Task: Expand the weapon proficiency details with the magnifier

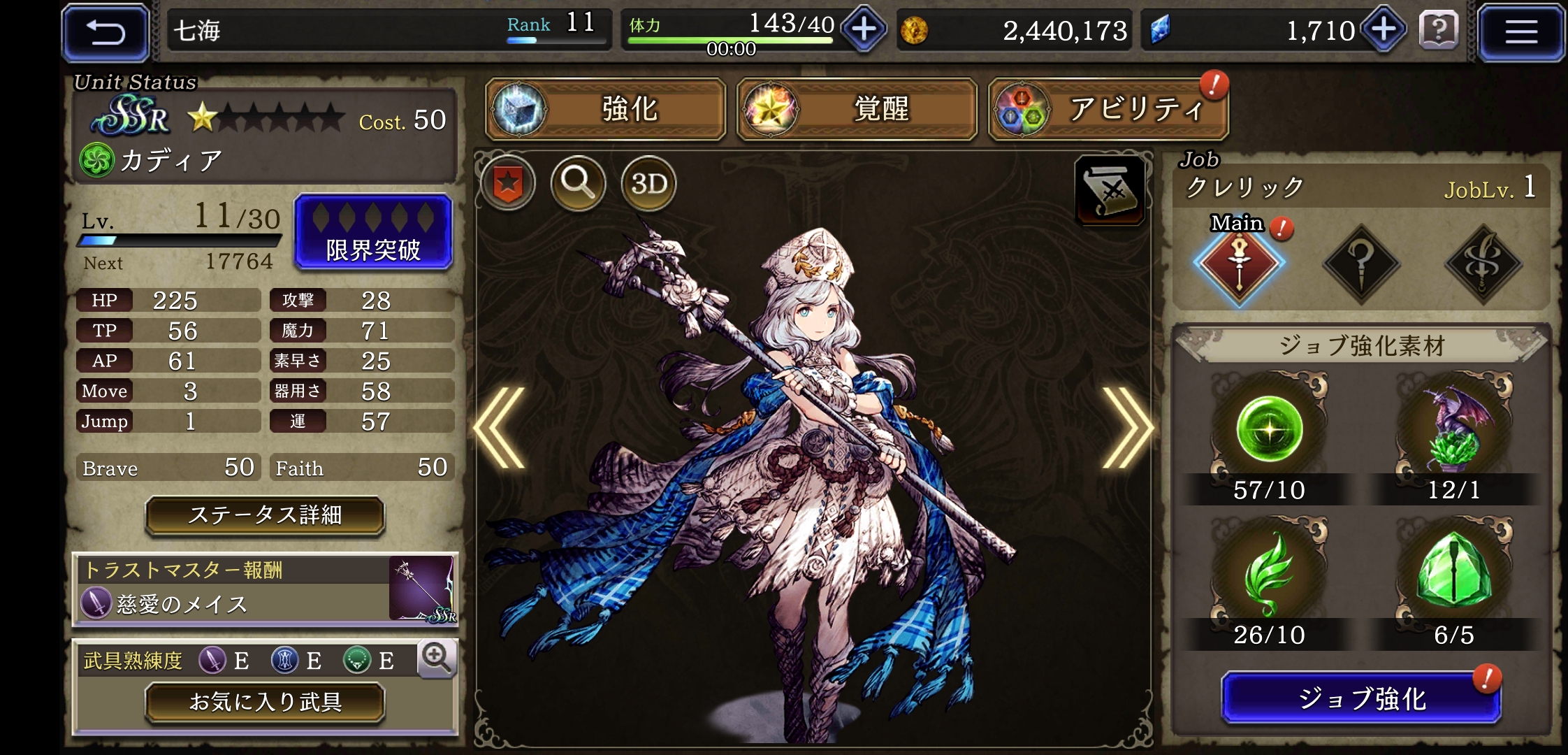Action: pyautogui.click(x=437, y=660)
